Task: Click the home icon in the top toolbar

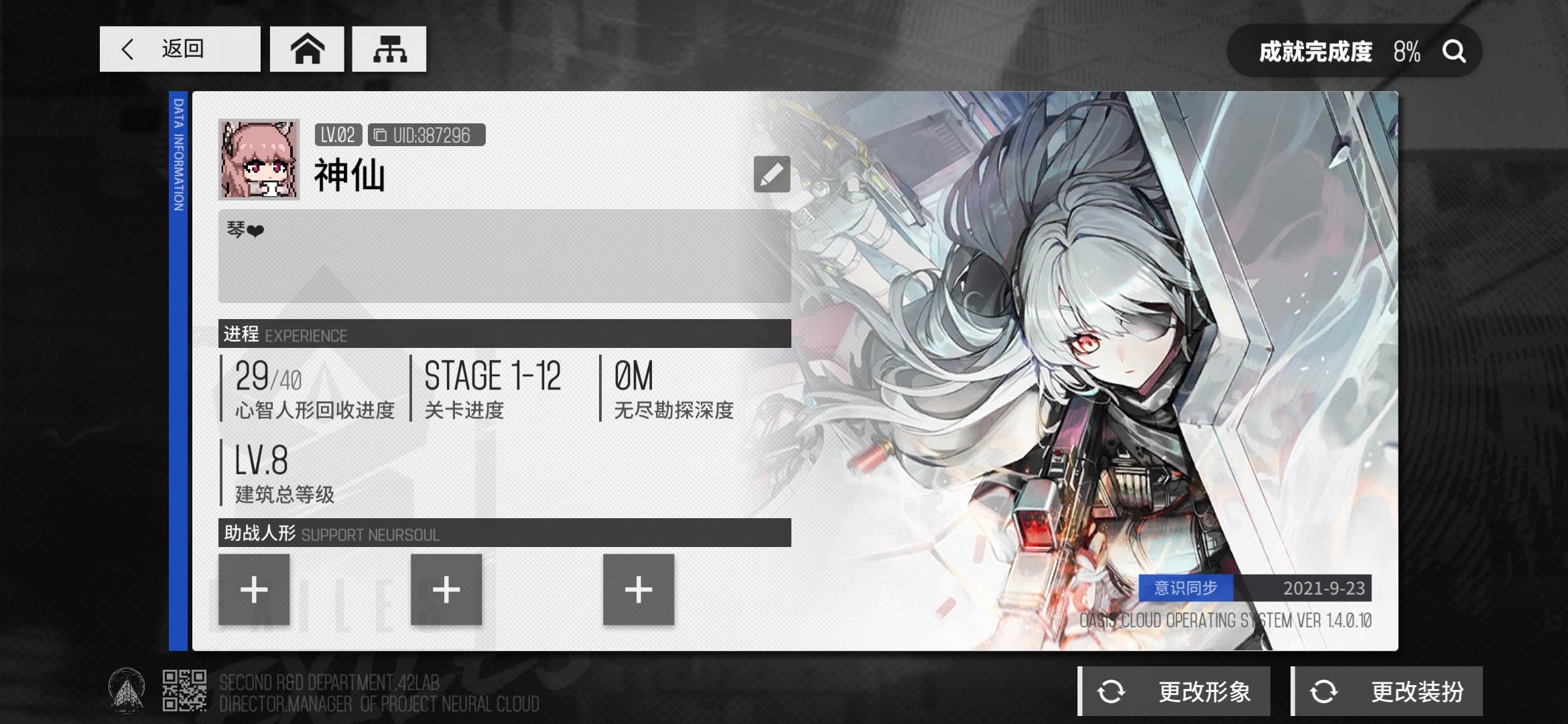Action: click(306, 48)
